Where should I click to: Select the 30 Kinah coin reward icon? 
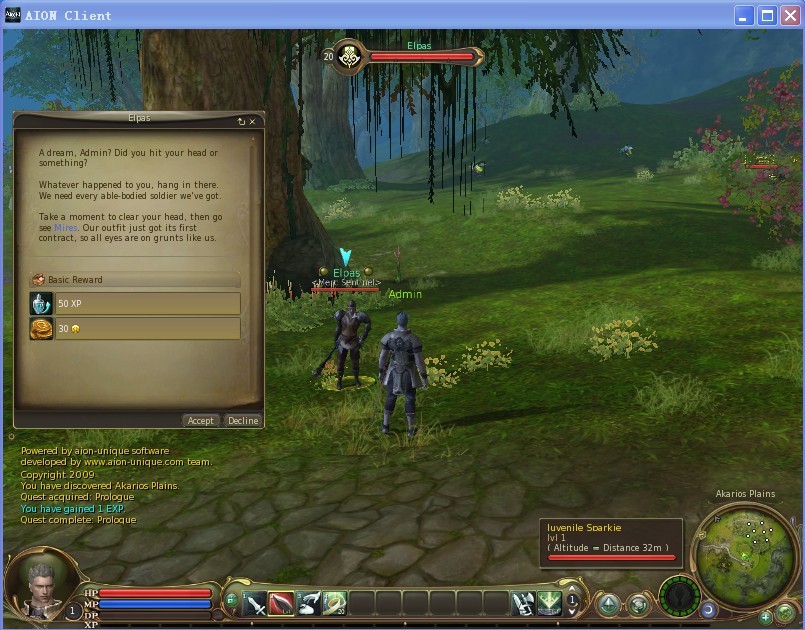point(41,329)
